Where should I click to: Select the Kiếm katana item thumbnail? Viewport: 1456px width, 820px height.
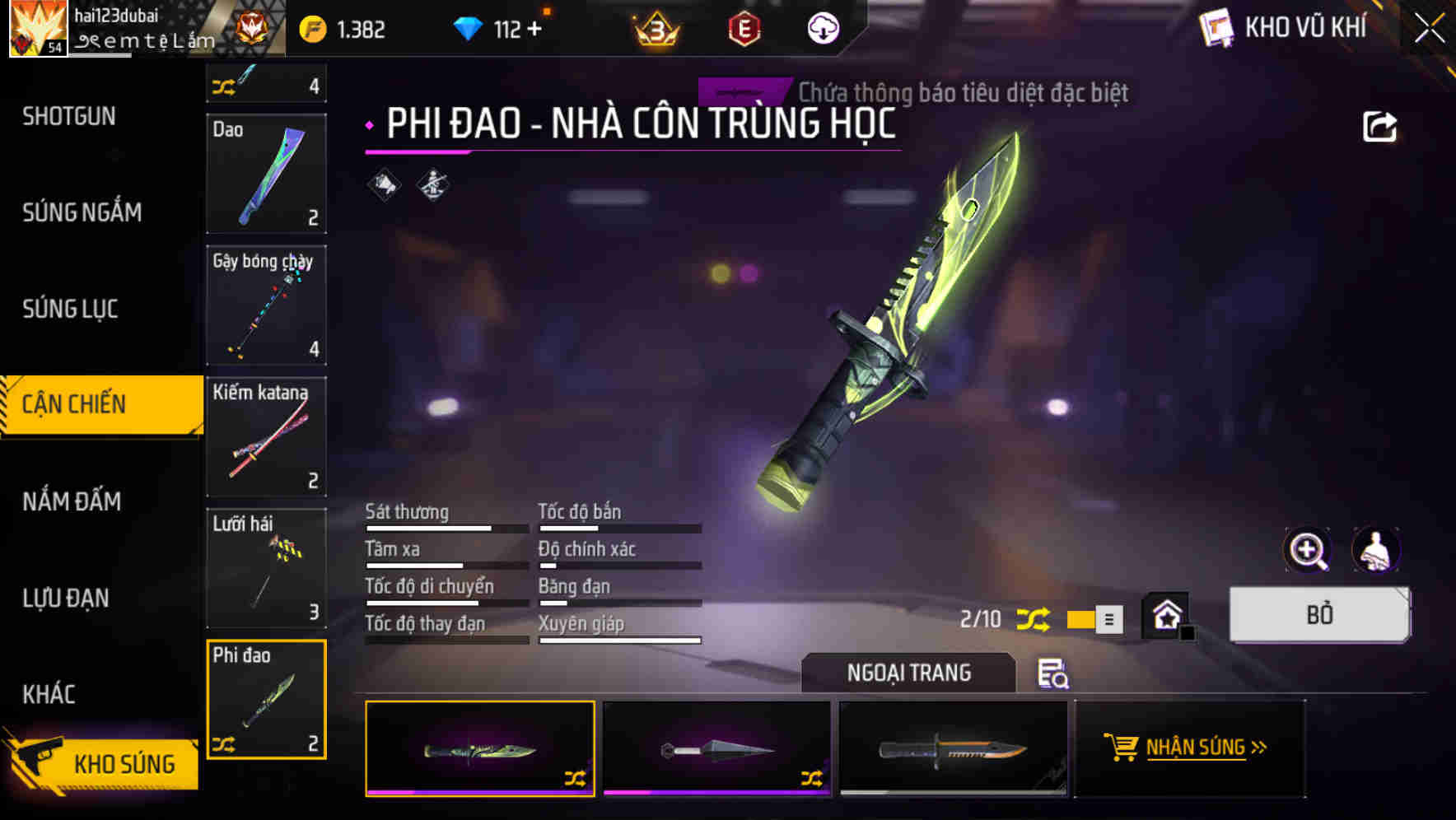pyautogui.click(x=266, y=437)
